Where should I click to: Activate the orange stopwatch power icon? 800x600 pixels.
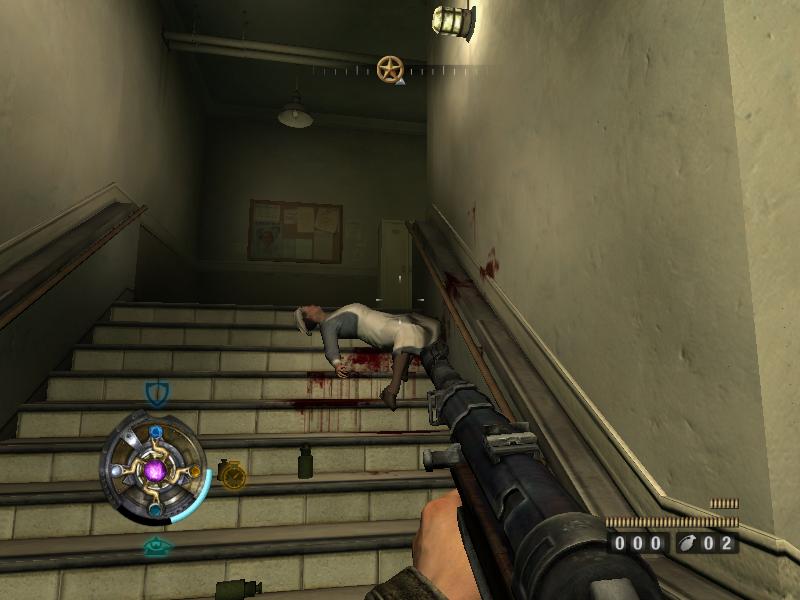[232, 474]
